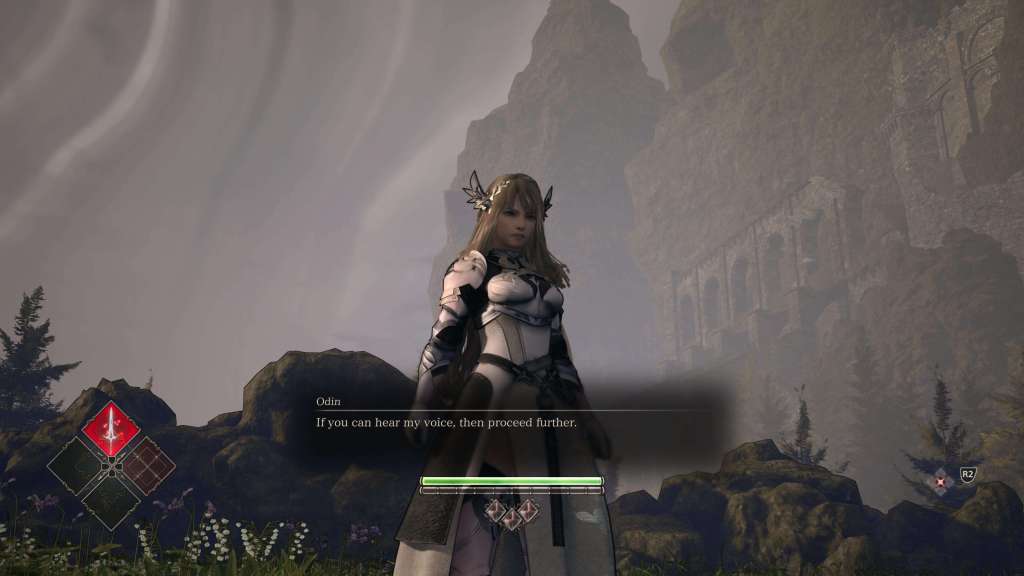The image size is (1024, 576).
Task: Select the red sword weapon slot
Action: (x=110, y=430)
